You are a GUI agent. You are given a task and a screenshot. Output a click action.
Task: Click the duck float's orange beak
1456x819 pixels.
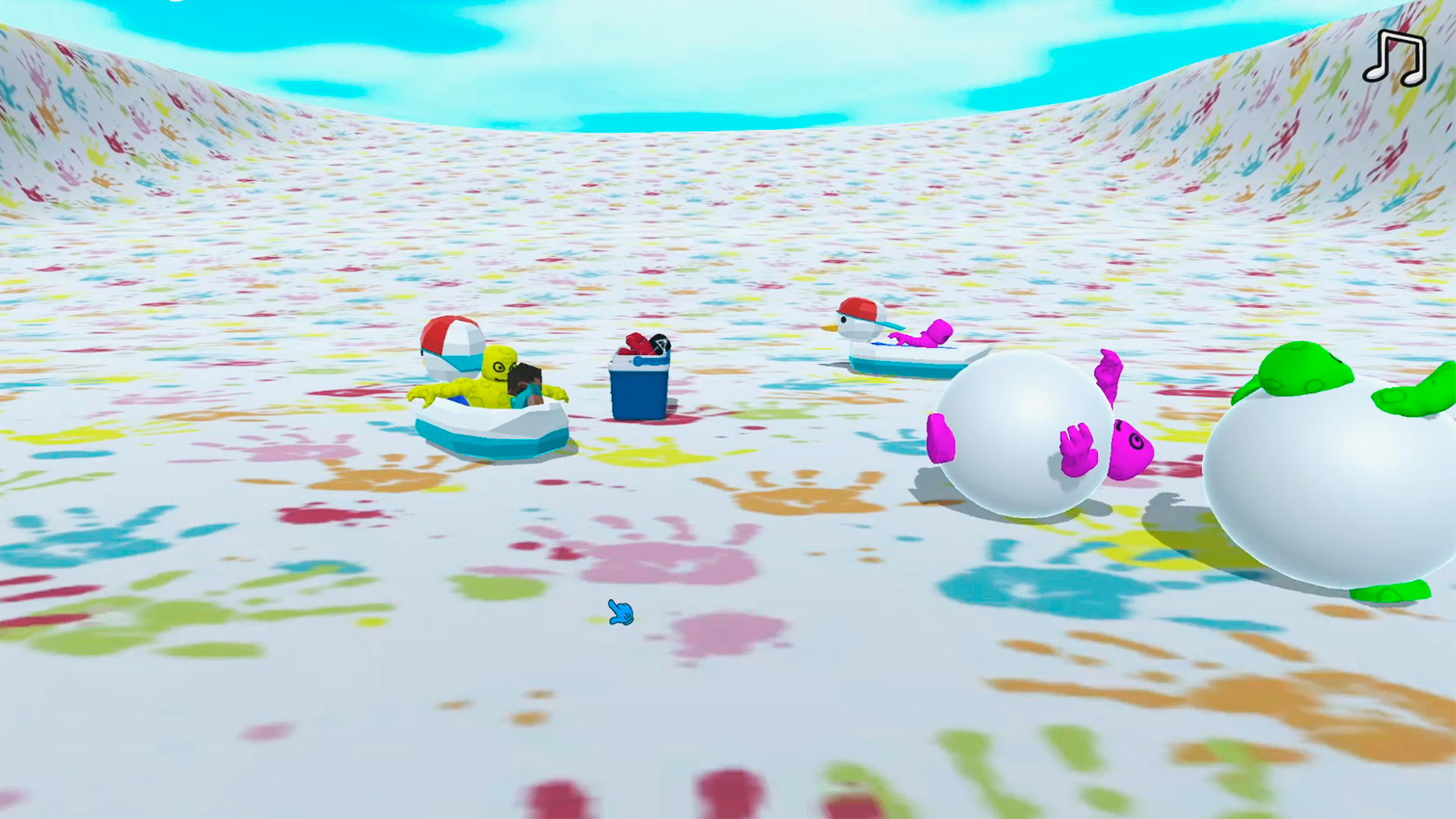click(x=830, y=328)
